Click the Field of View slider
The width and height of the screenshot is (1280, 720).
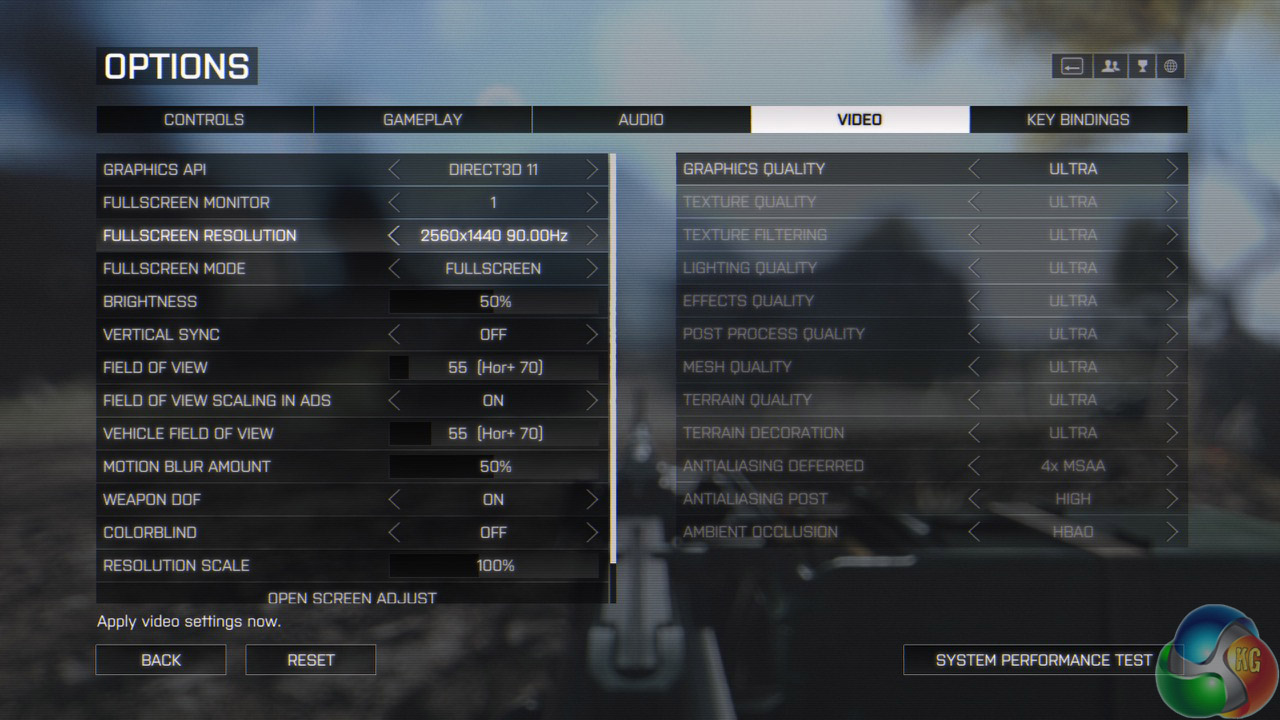point(494,368)
